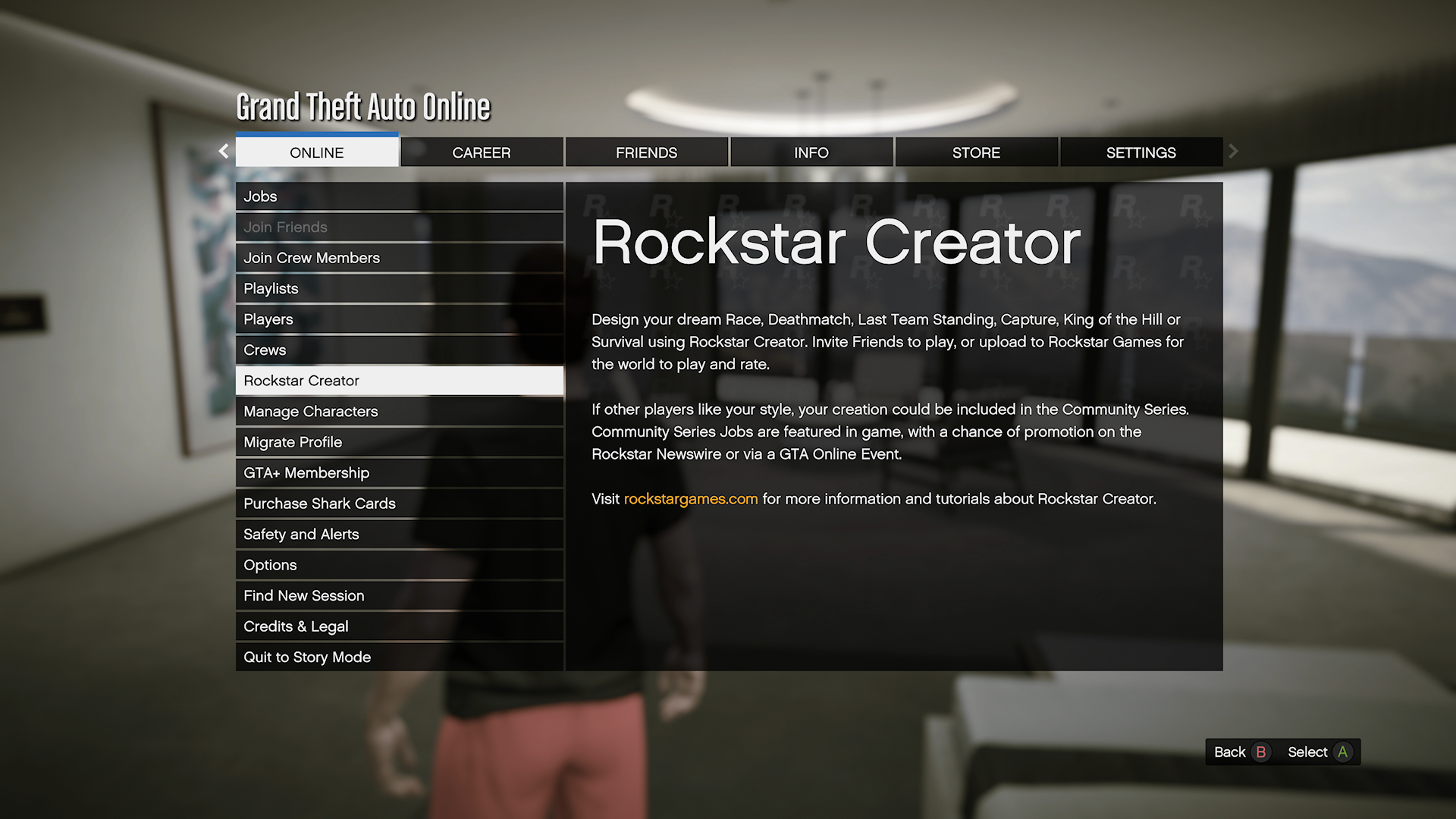
Task: Select the Players entry
Action: click(399, 319)
